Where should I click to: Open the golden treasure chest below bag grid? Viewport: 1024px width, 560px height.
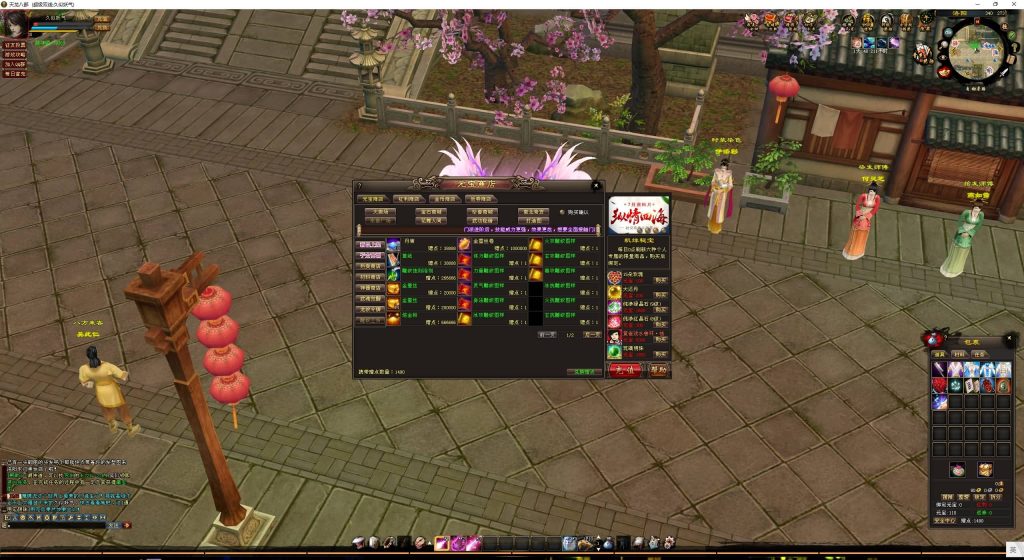pyautogui.click(x=985, y=469)
